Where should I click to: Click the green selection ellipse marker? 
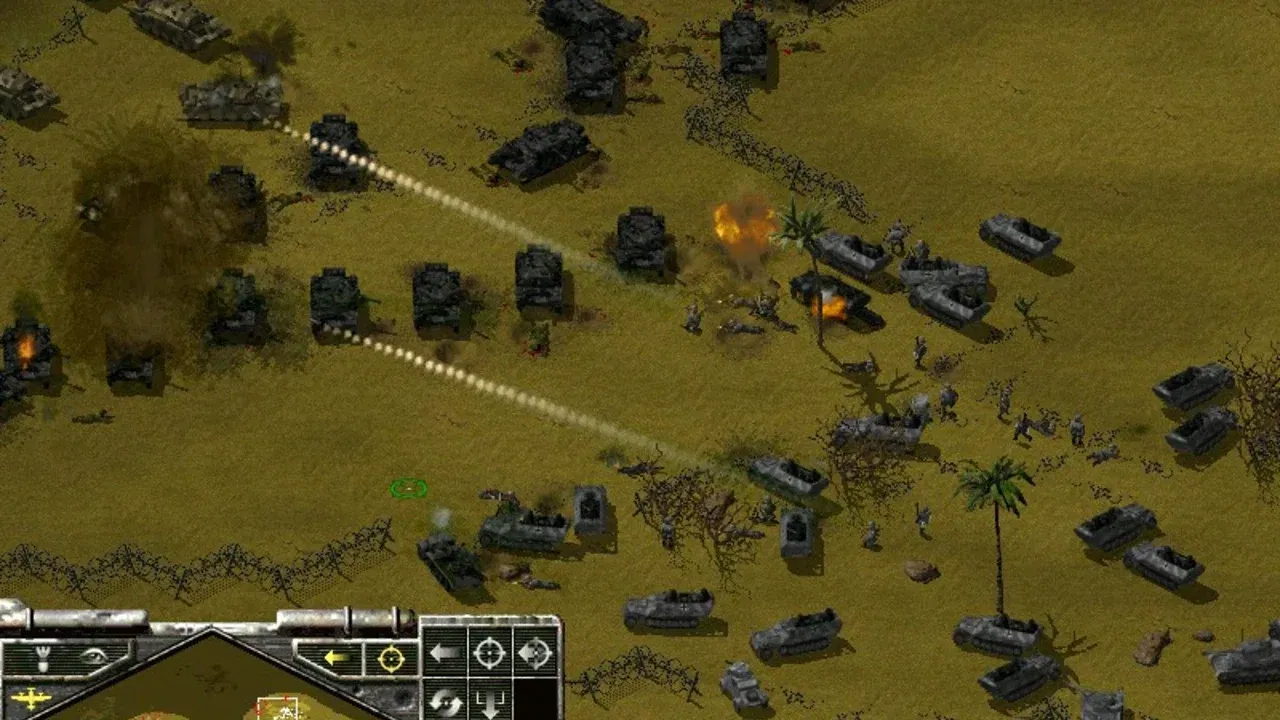[409, 489]
